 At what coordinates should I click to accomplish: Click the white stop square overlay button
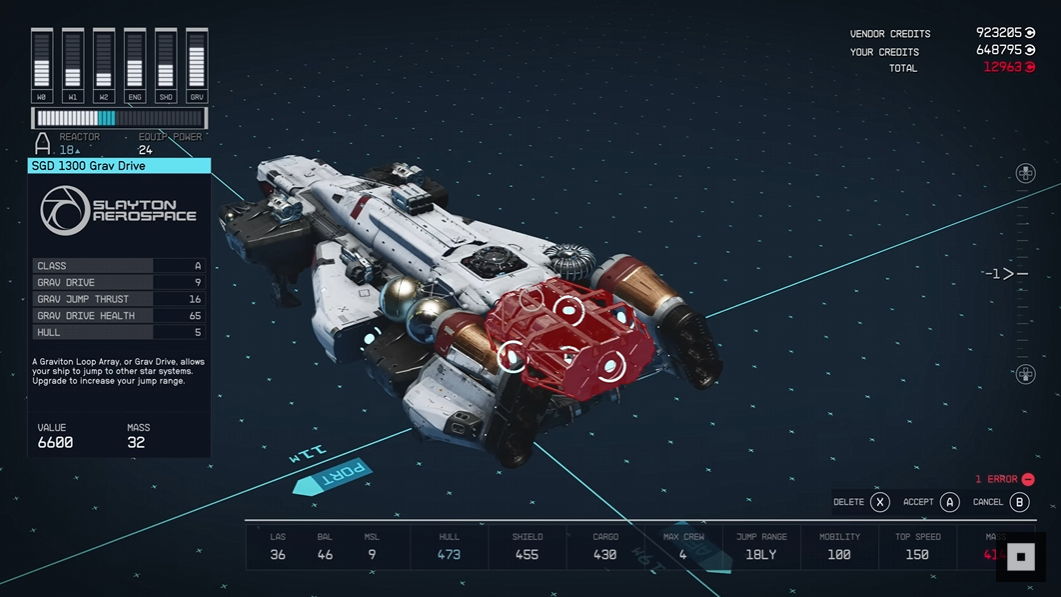pyautogui.click(x=1020, y=557)
